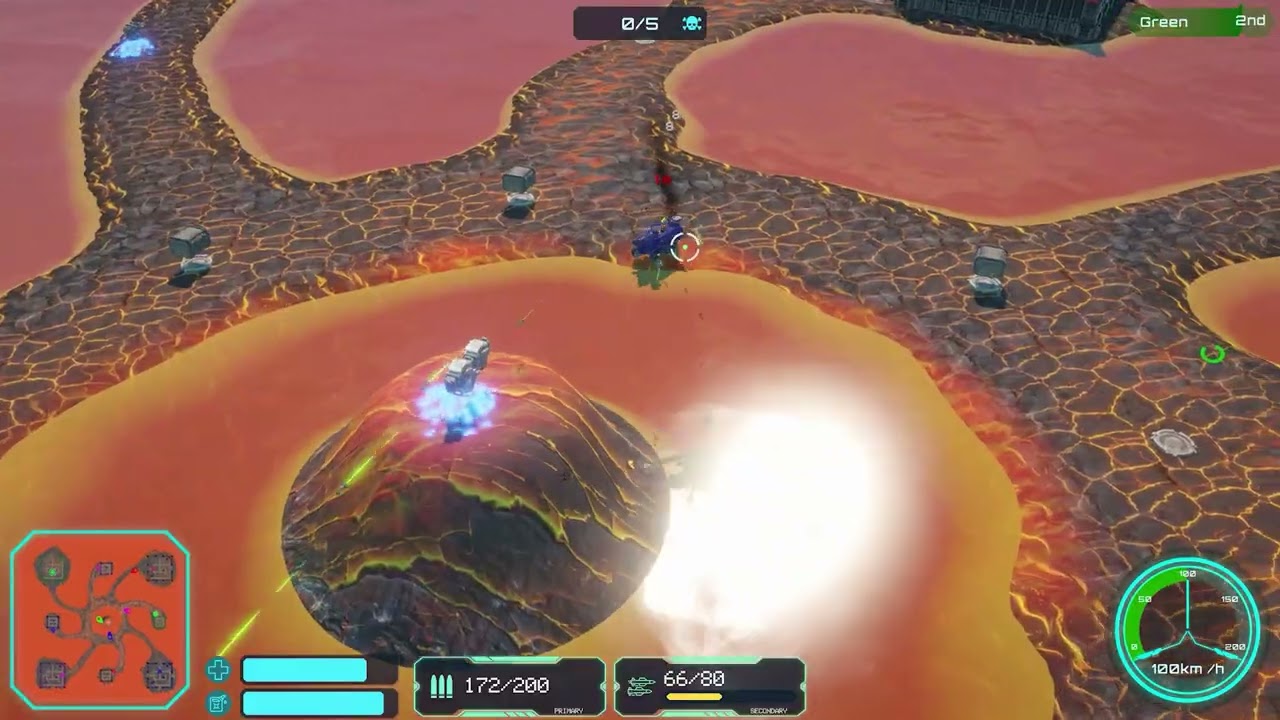Select the primary ammo bullets icon
The image size is (1280, 720).
(x=440, y=686)
